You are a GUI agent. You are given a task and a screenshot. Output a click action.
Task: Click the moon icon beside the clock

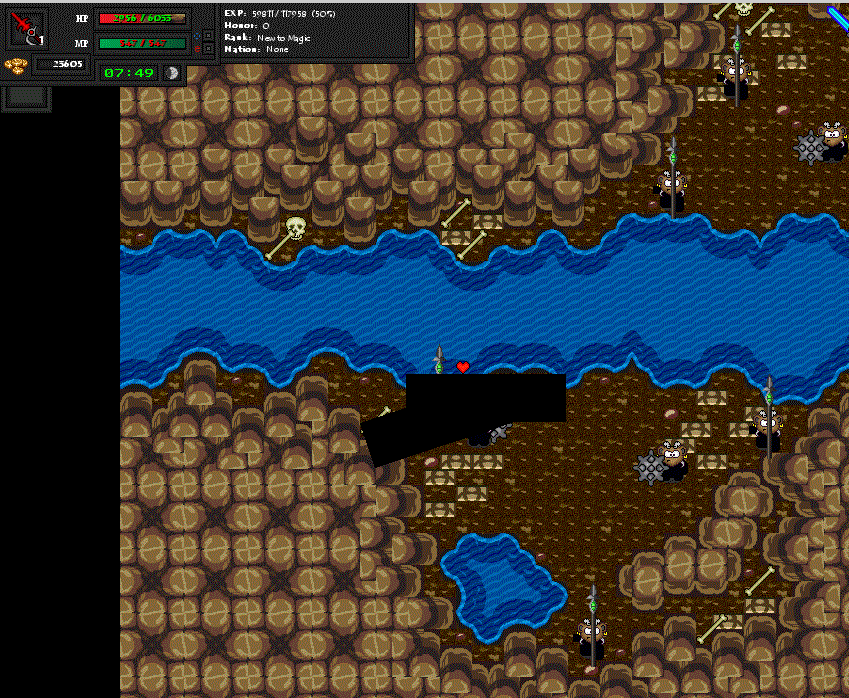pos(172,73)
